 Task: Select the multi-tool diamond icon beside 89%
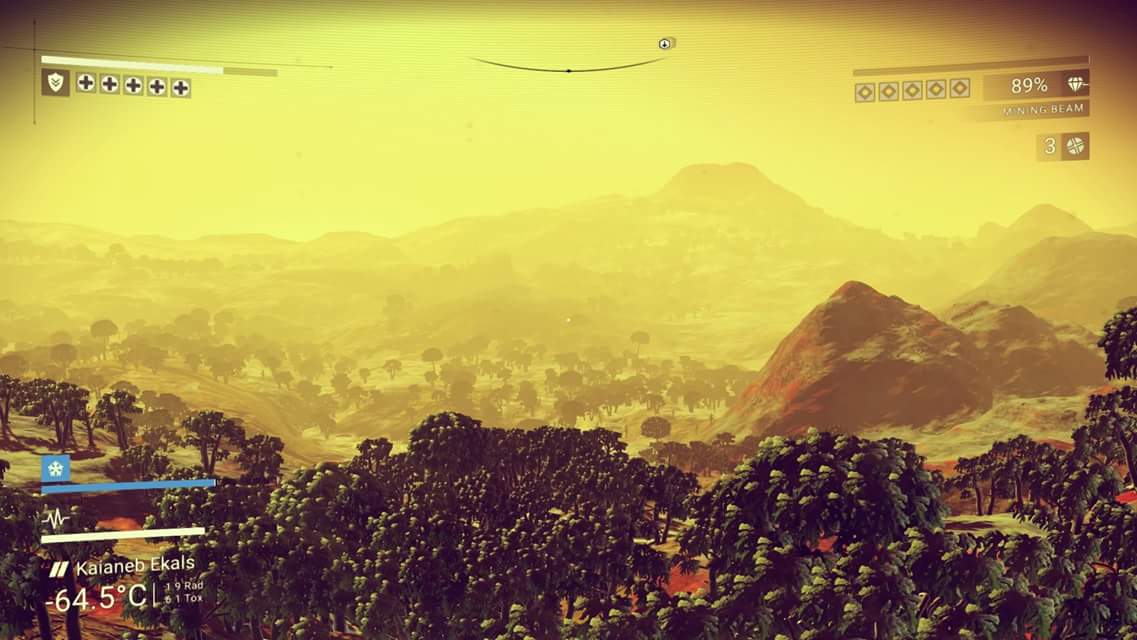pos(1075,85)
